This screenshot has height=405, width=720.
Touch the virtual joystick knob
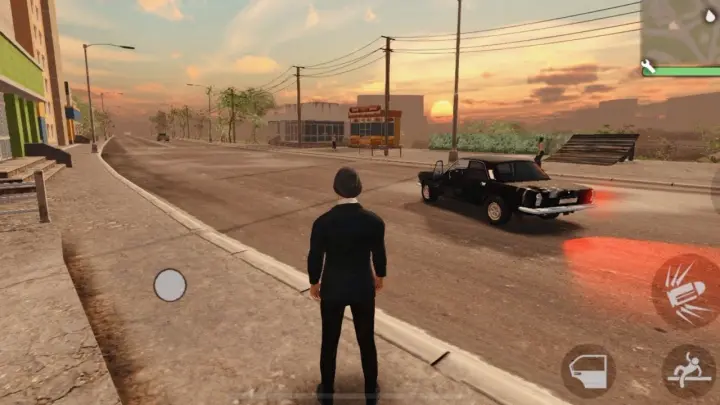click(x=170, y=285)
